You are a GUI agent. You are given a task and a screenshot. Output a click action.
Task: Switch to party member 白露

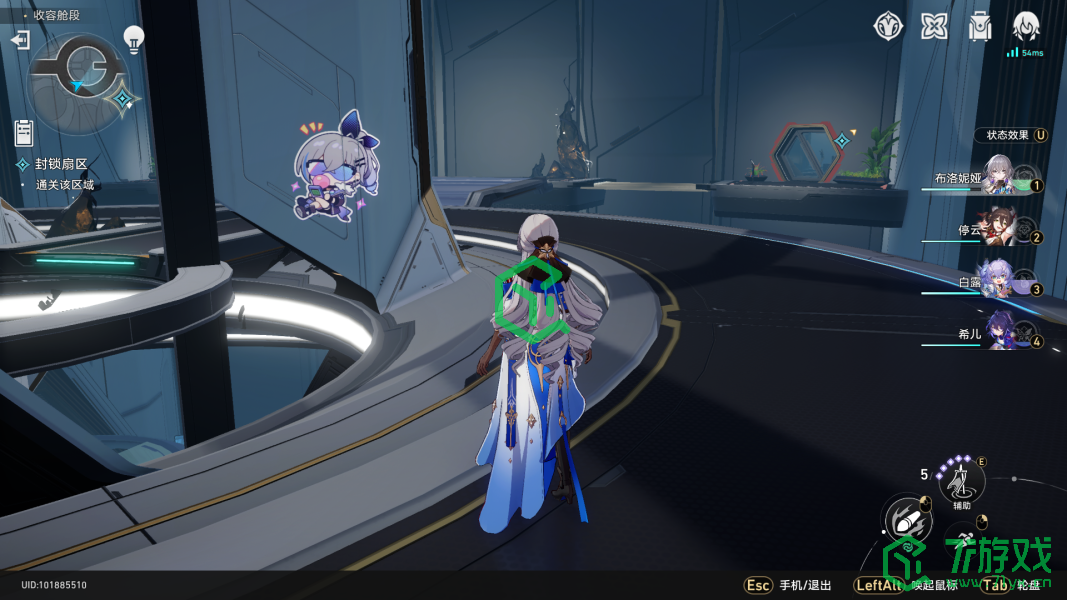(x=998, y=280)
